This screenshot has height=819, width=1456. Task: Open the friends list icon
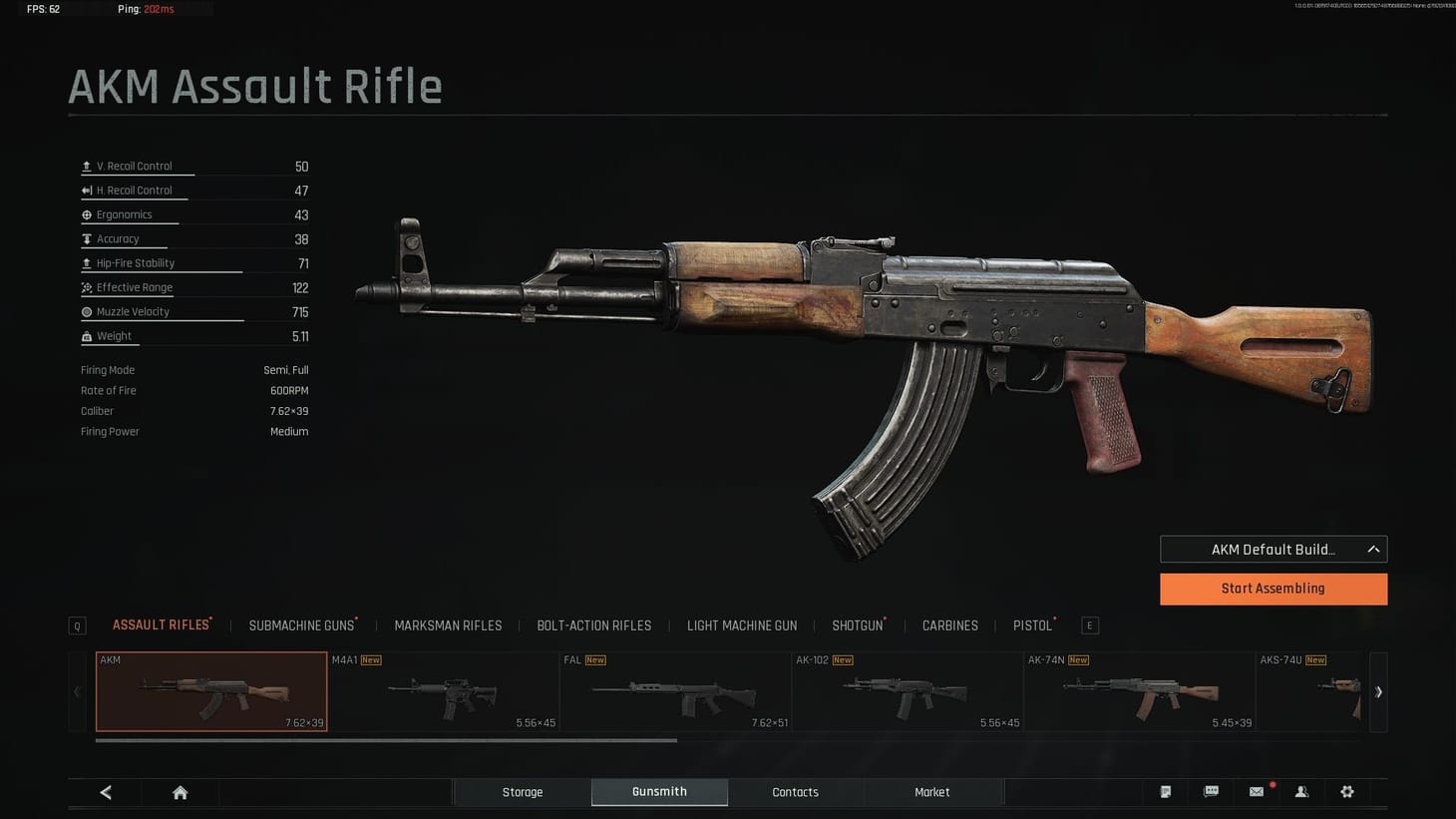pos(1301,791)
